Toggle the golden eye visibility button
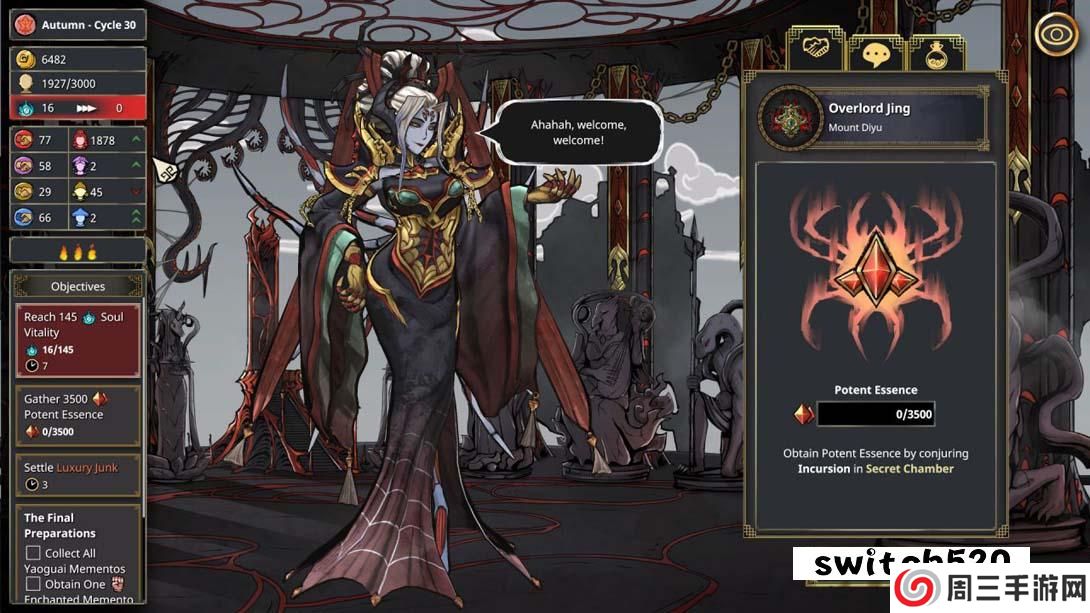1090x613 pixels. pos(1056,35)
